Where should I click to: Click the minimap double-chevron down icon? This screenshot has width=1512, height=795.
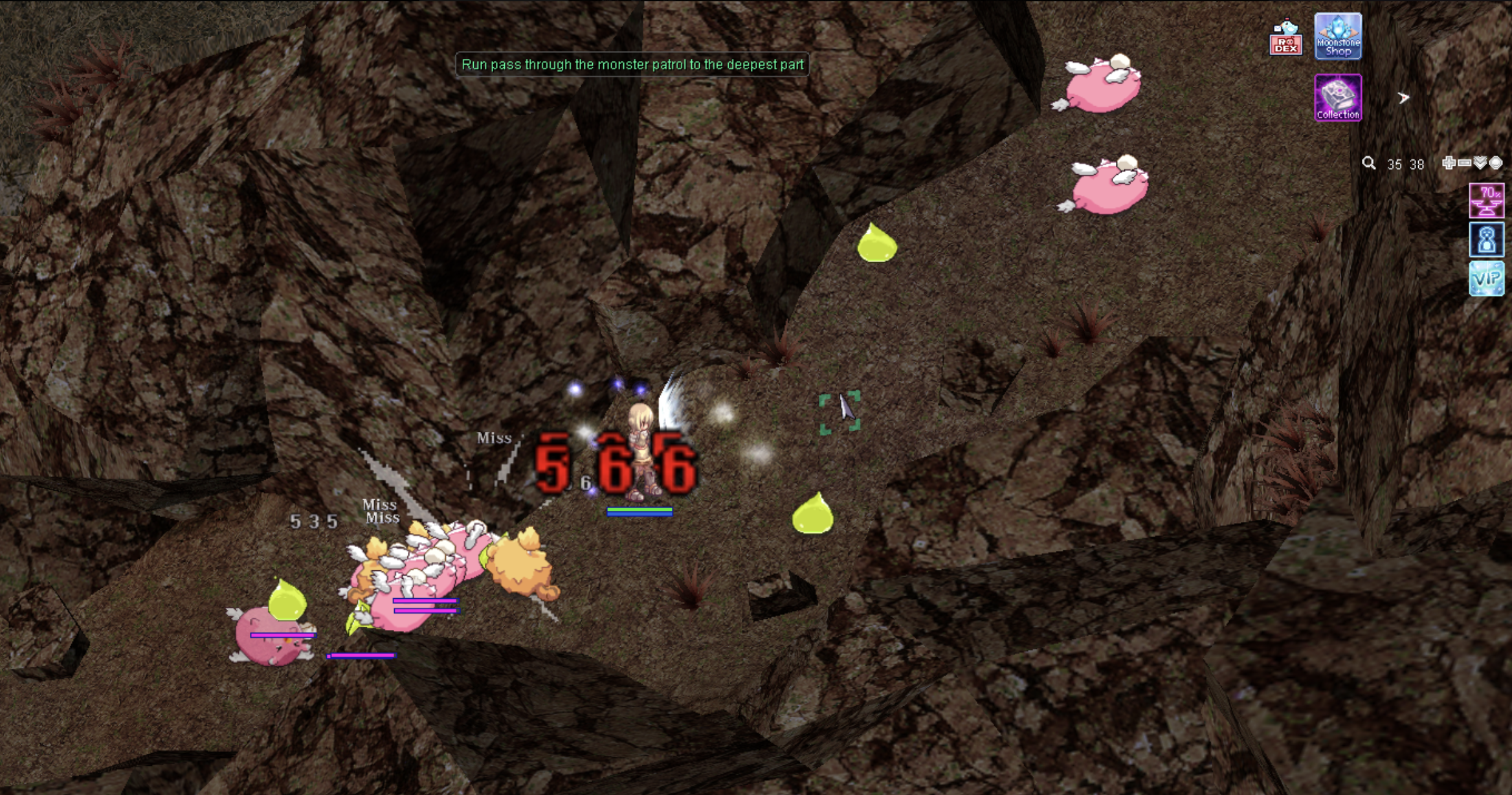click(1480, 163)
